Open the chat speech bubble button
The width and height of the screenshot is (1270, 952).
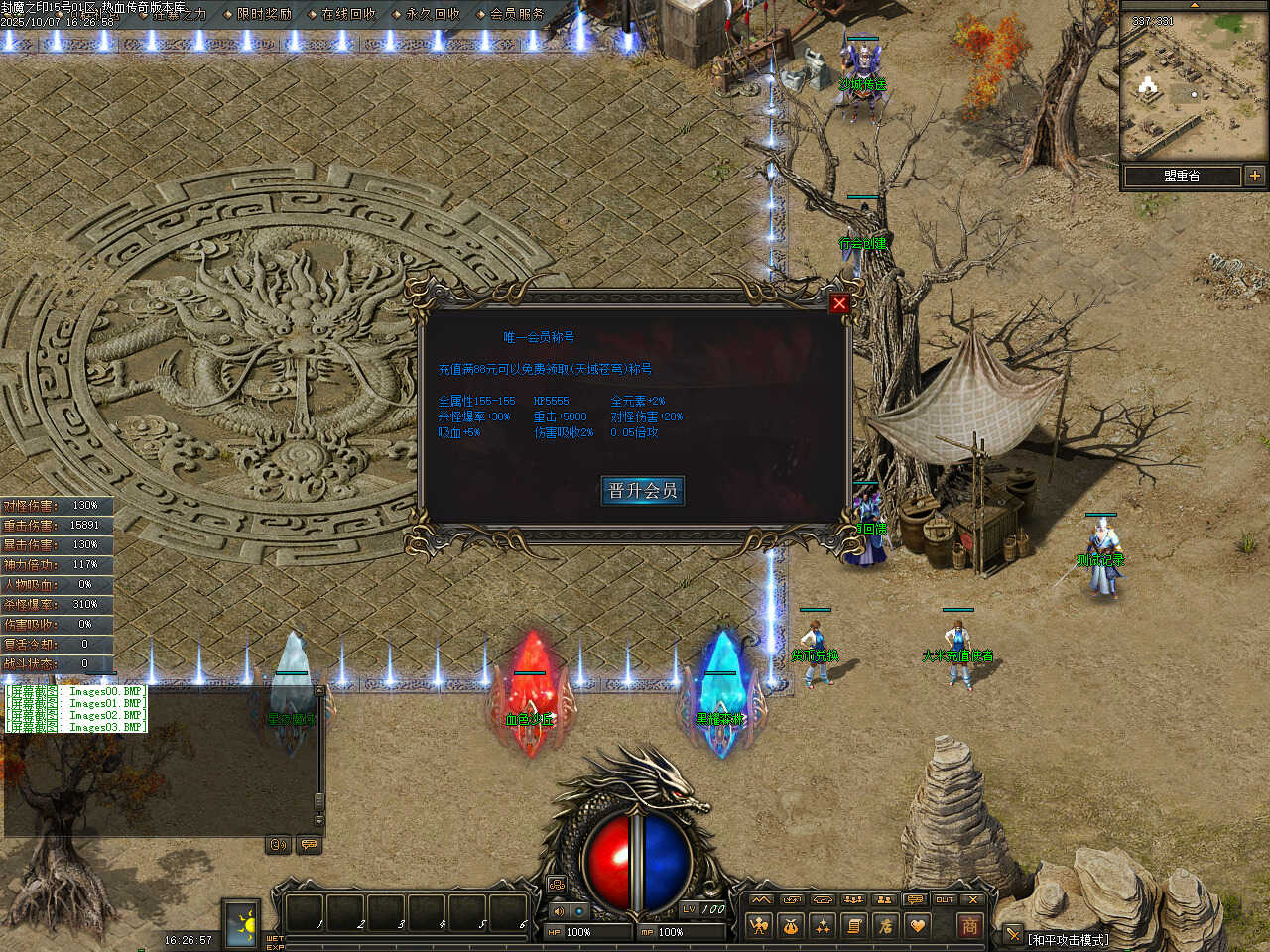[309, 845]
